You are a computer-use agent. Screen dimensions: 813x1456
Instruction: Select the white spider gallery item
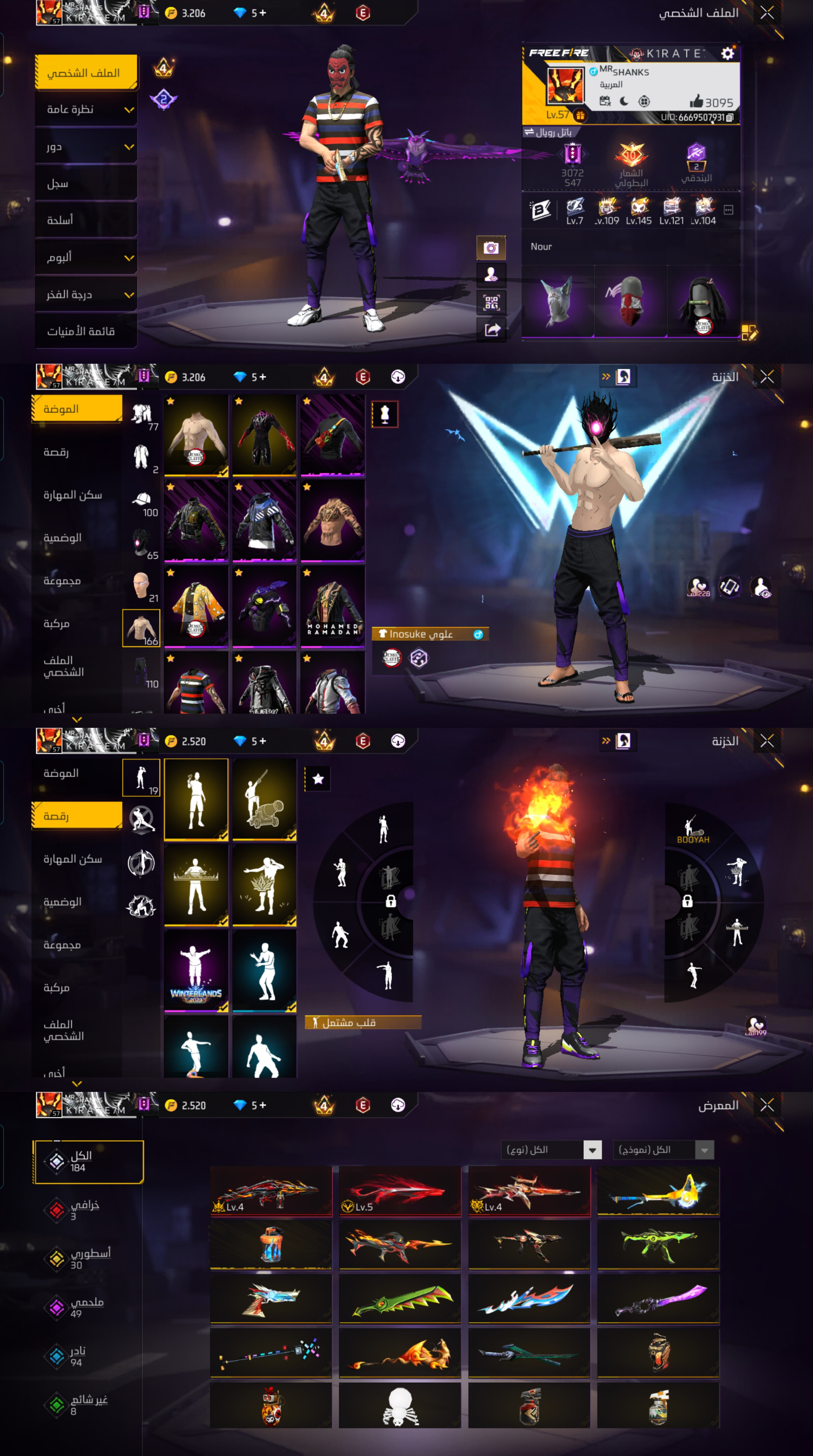click(400, 1406)
